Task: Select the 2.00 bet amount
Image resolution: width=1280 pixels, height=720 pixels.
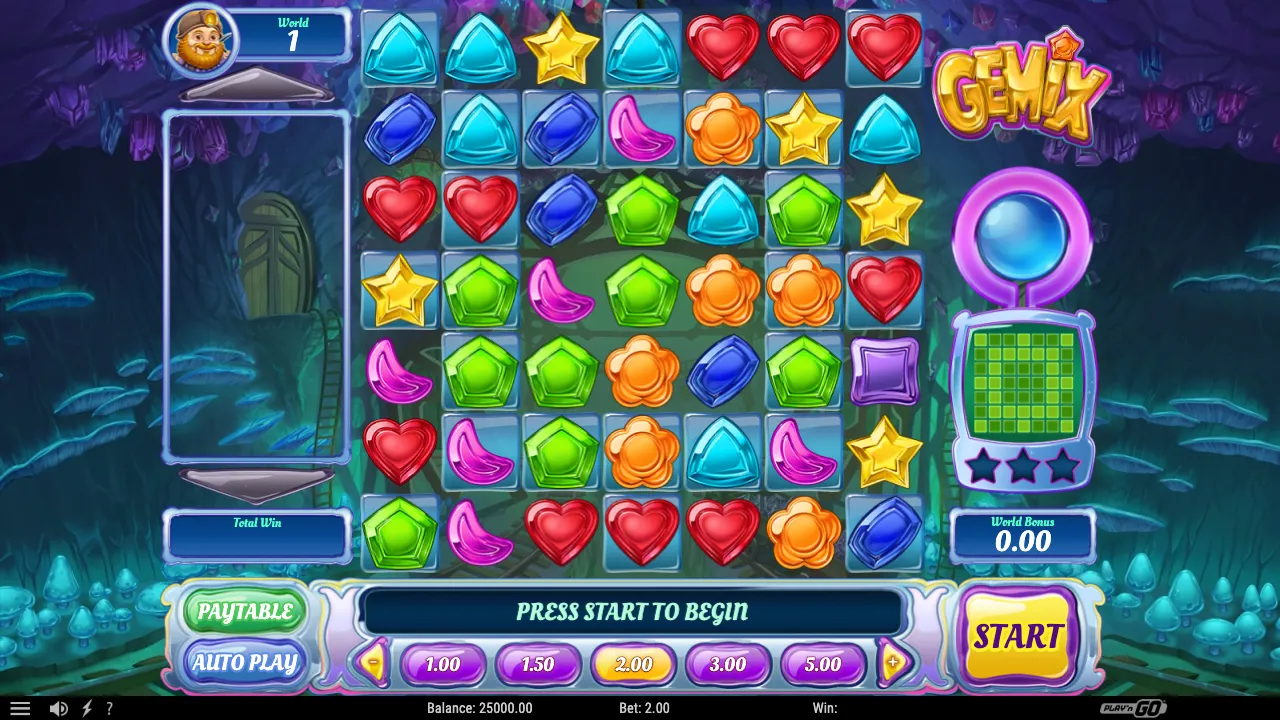Action: pos(633,665)
